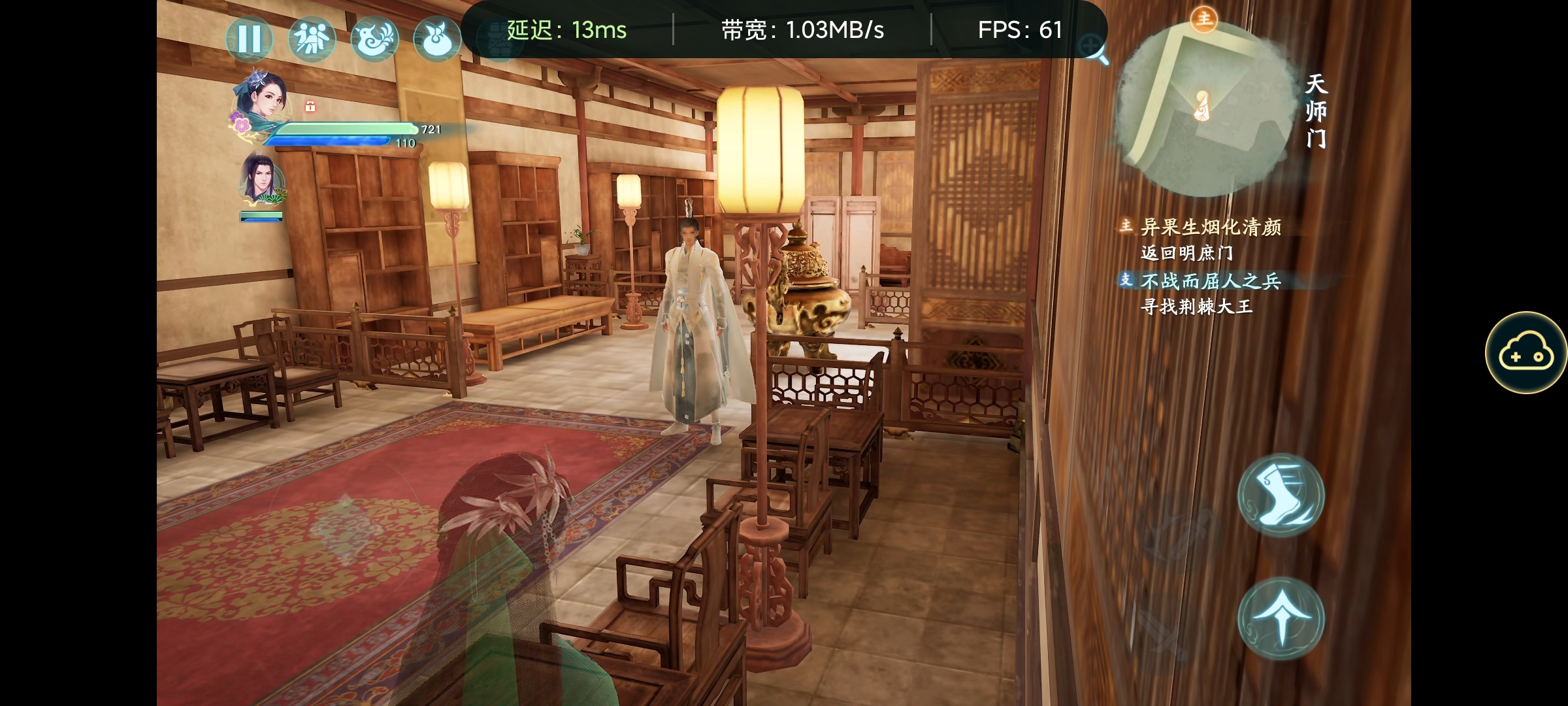Screen dimensions: 1568x706
Task: Open the bird-shaped menu icon
Action: pos(374,39)
